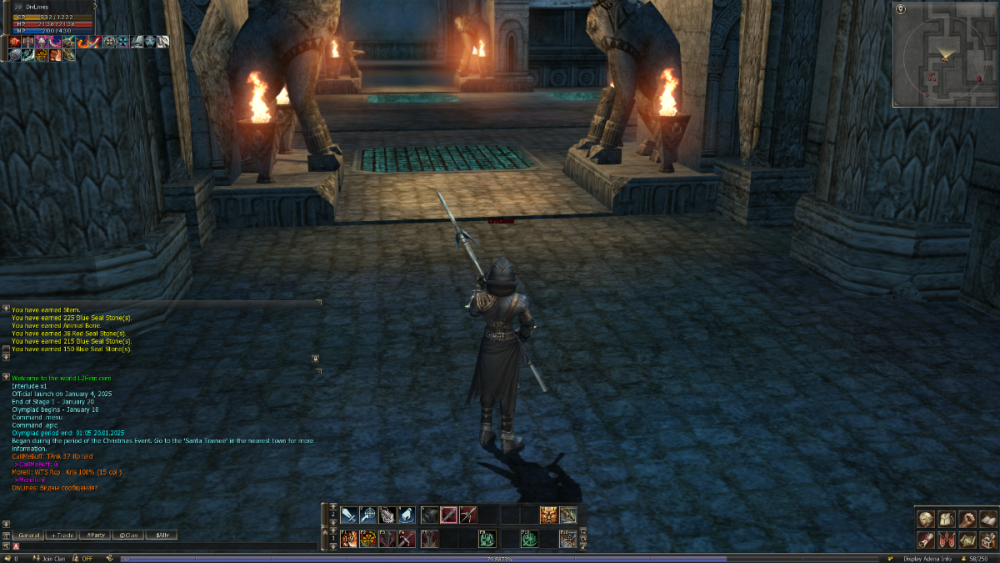The width and height of the screenshot is (1000, 563).
Task: Click the Join Clan button
Action: point(52,558)
